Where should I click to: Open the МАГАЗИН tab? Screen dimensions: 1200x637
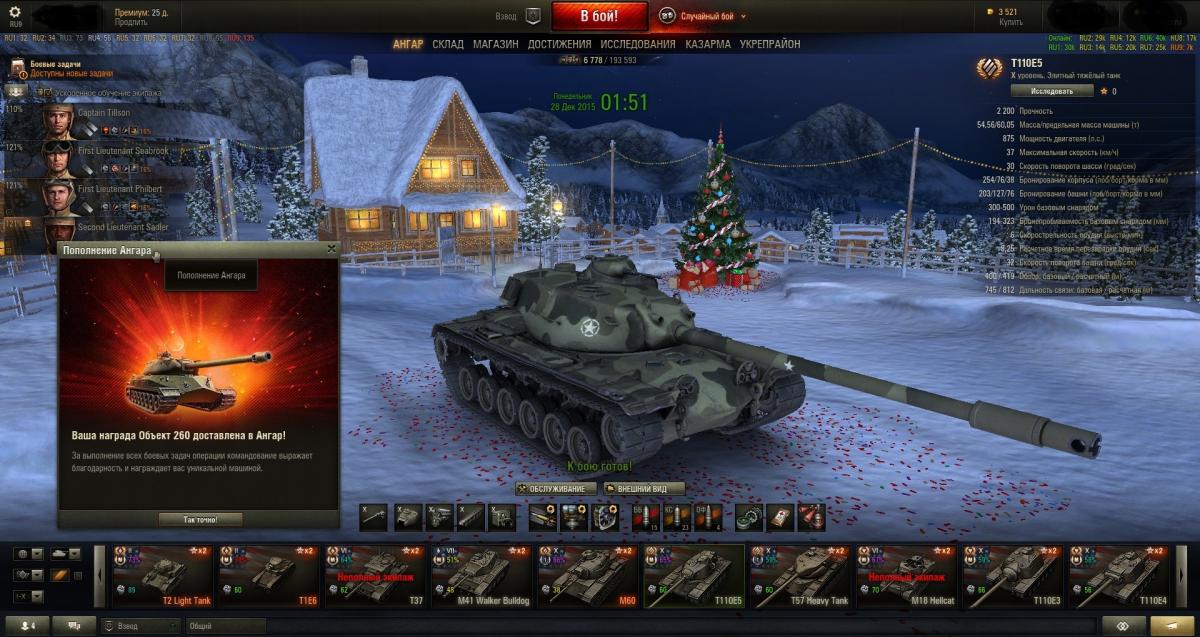coord(495,44)
